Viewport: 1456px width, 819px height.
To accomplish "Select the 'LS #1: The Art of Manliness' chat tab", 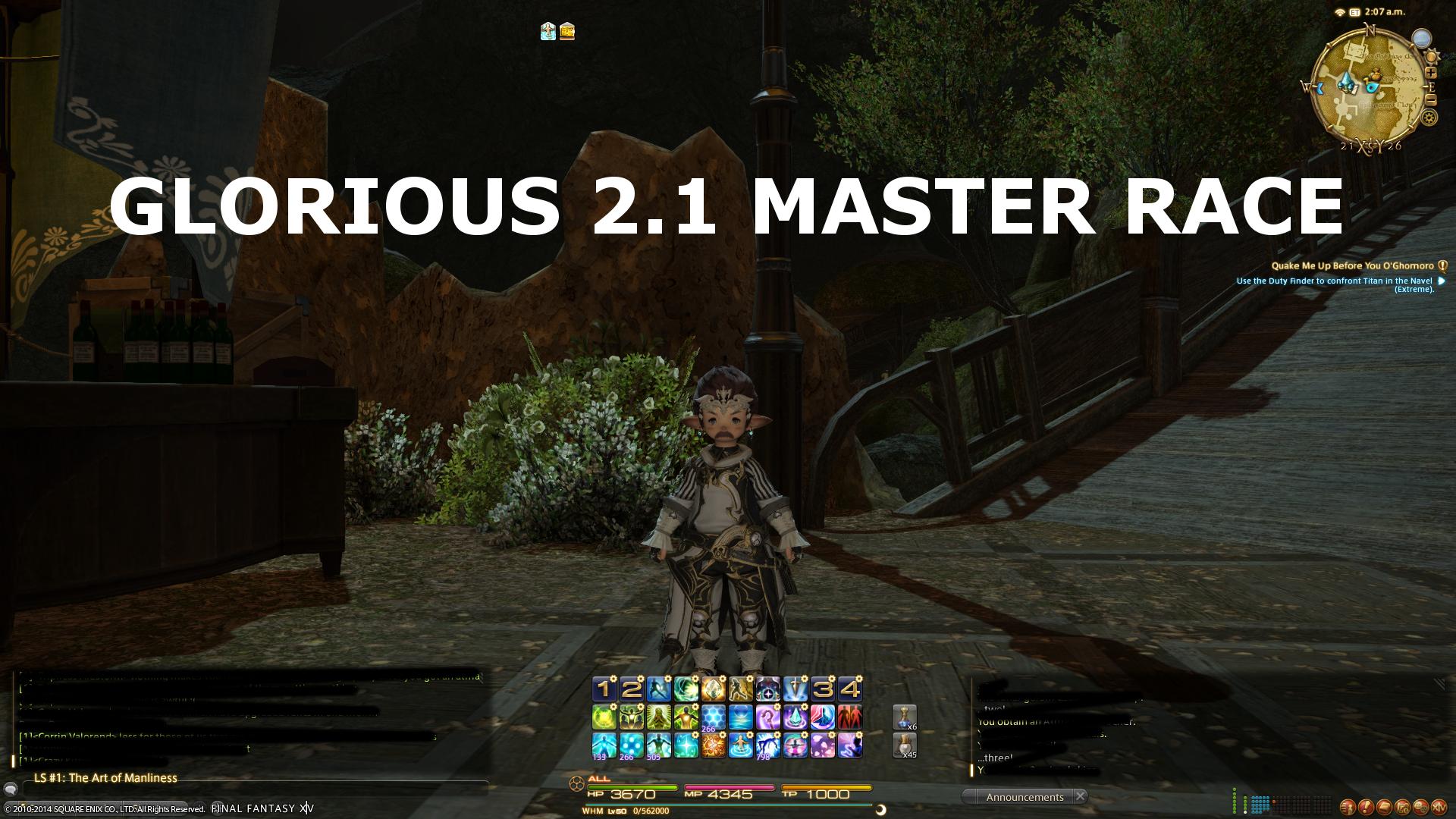I will tap(106, 778).
